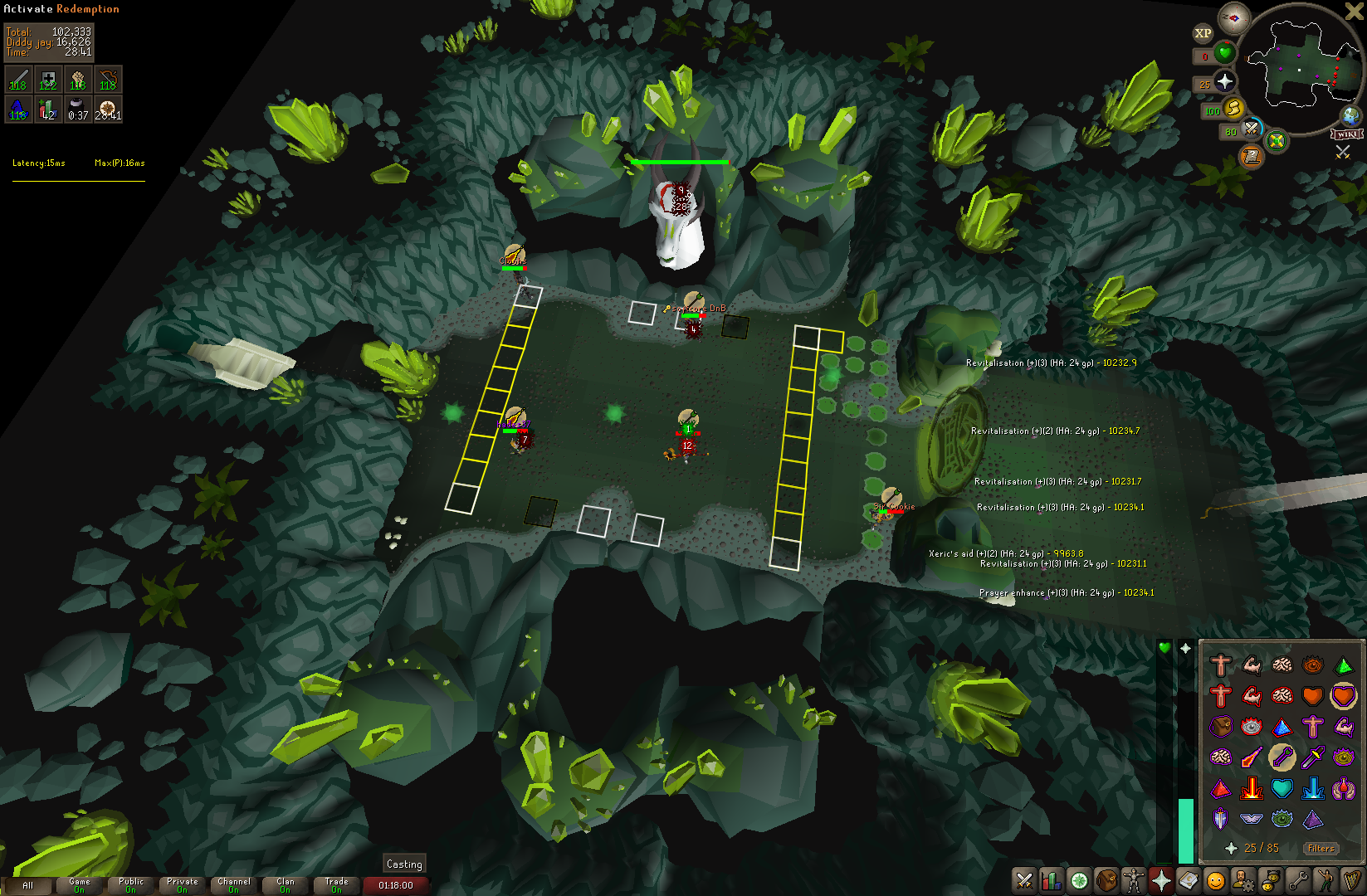The width and height of the screenshot is (1367, 896).
Task: Open the wrench Settings tab
Action: 1298,880
